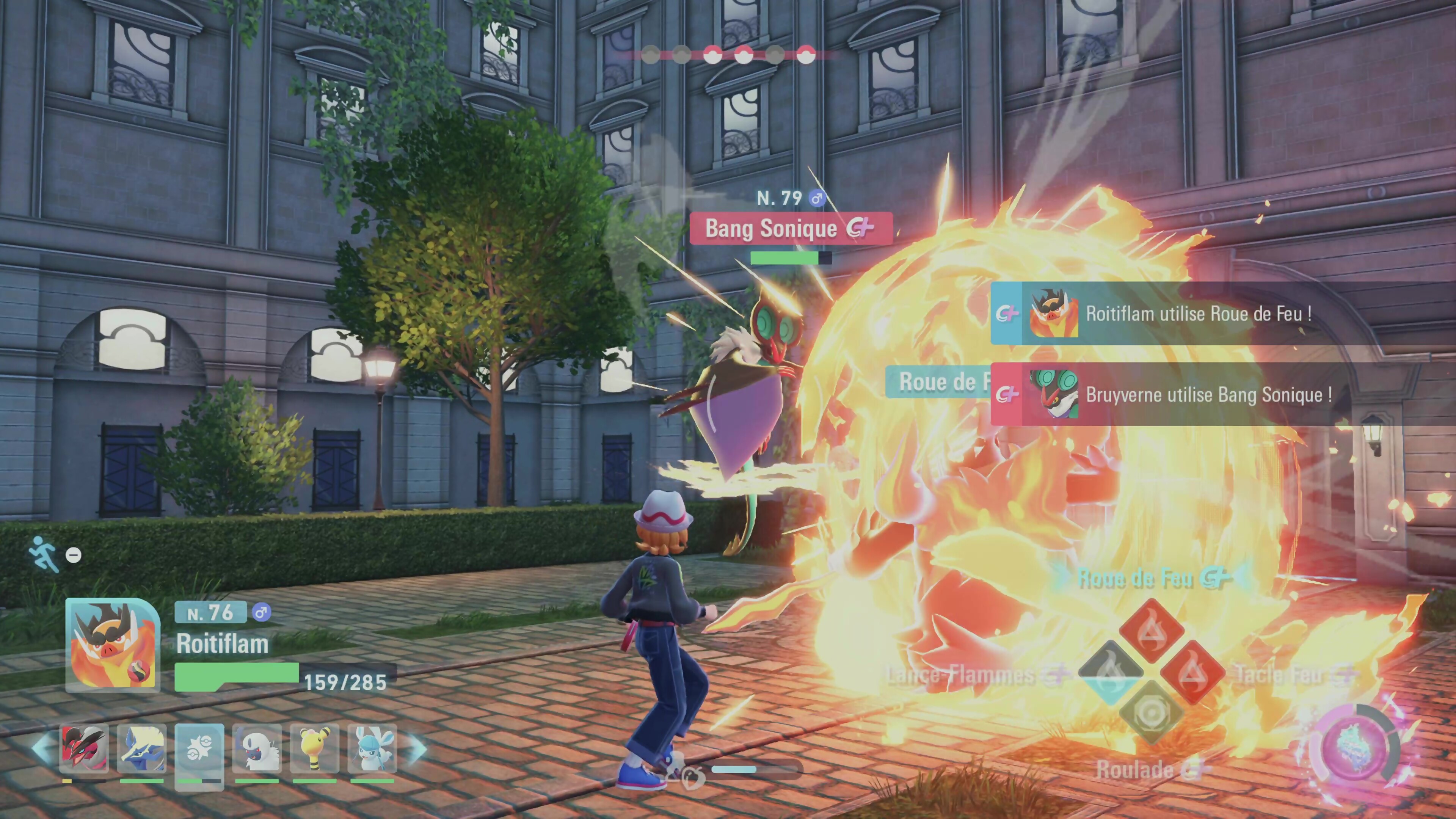Choose the Roulade move diamond
This screenshot has height=819, width=1456.
[x=1151, y=713]
